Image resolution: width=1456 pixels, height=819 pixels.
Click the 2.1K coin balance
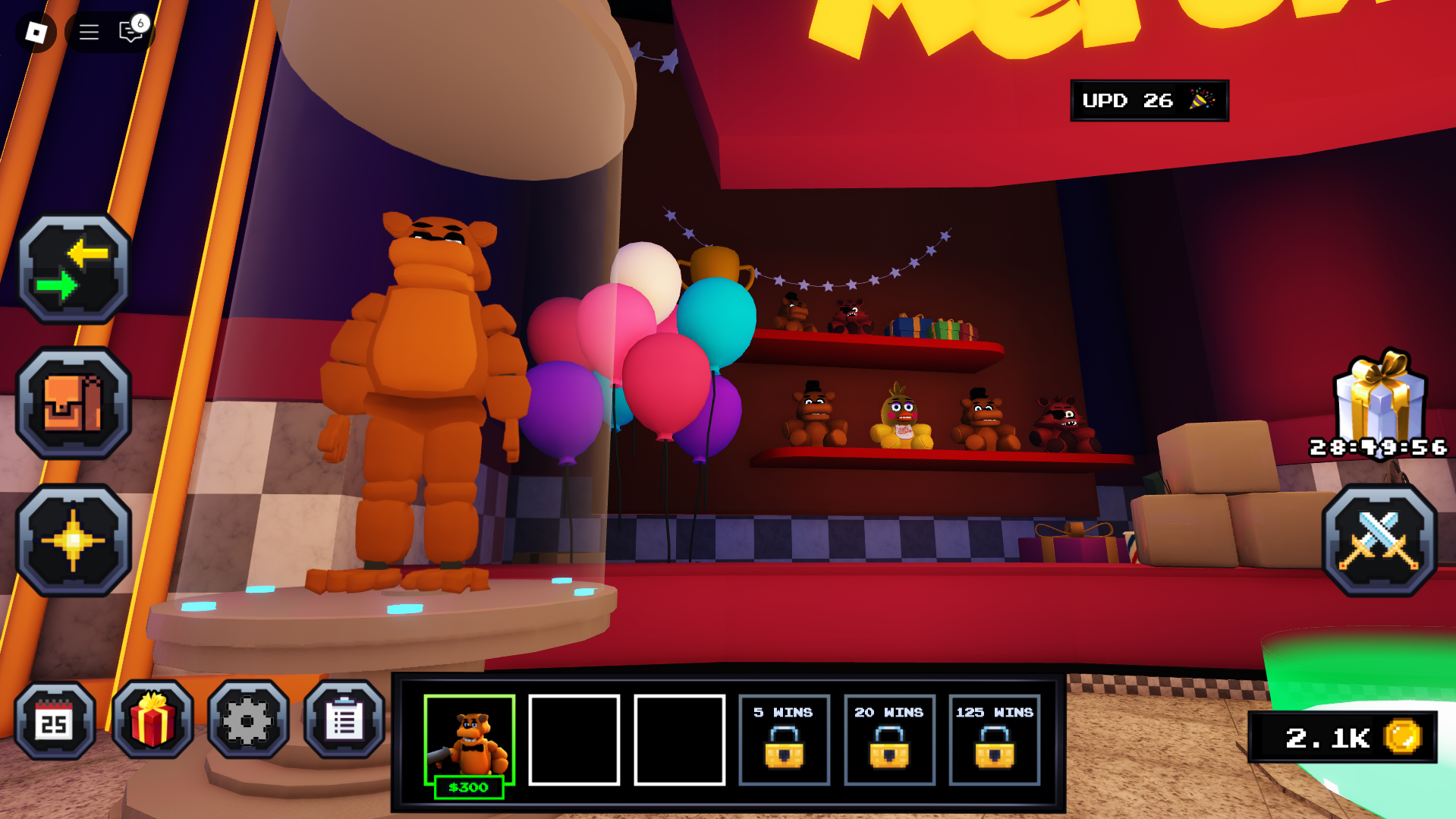(1342, 737)
